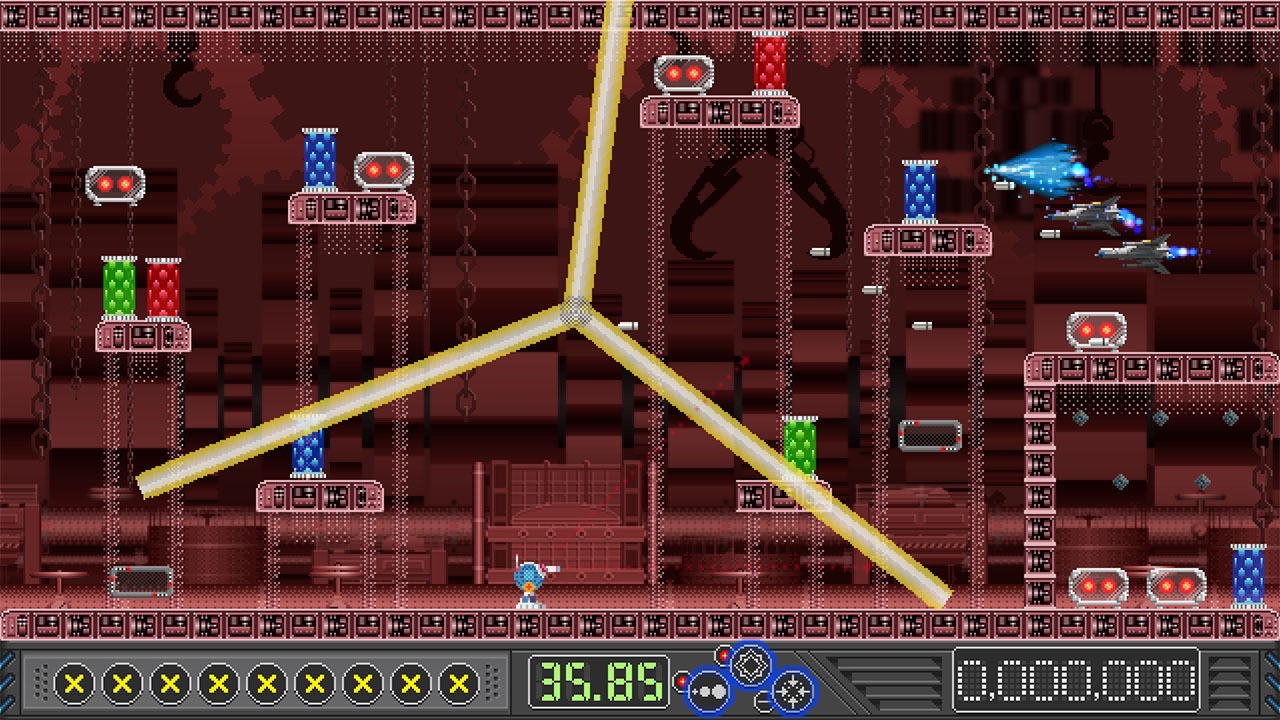Select the red-eyed robot enemy at top
This screenshot has height=720, width=1280.
coord(684,70)
